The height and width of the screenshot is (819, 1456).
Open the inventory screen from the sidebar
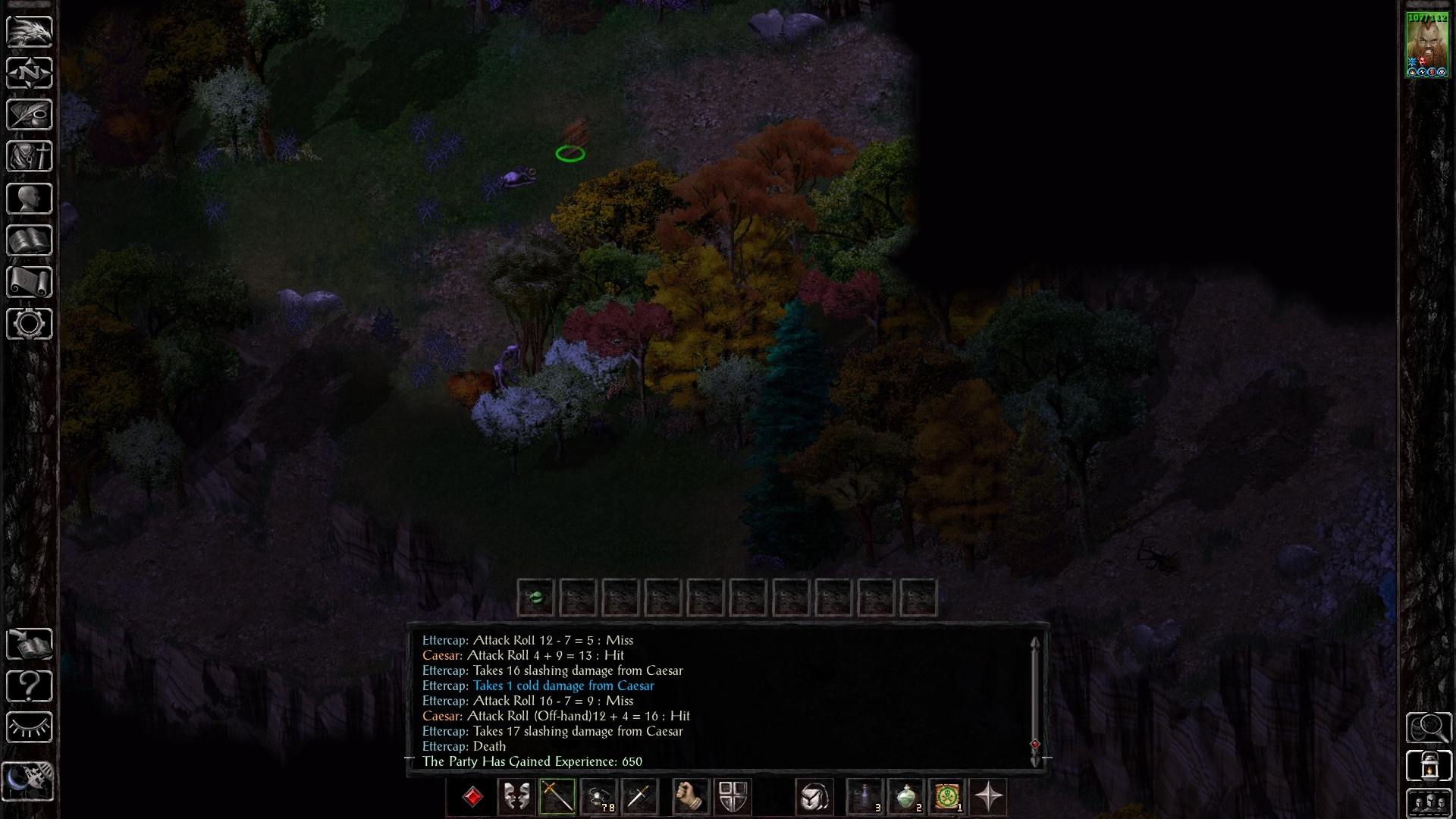30,157
